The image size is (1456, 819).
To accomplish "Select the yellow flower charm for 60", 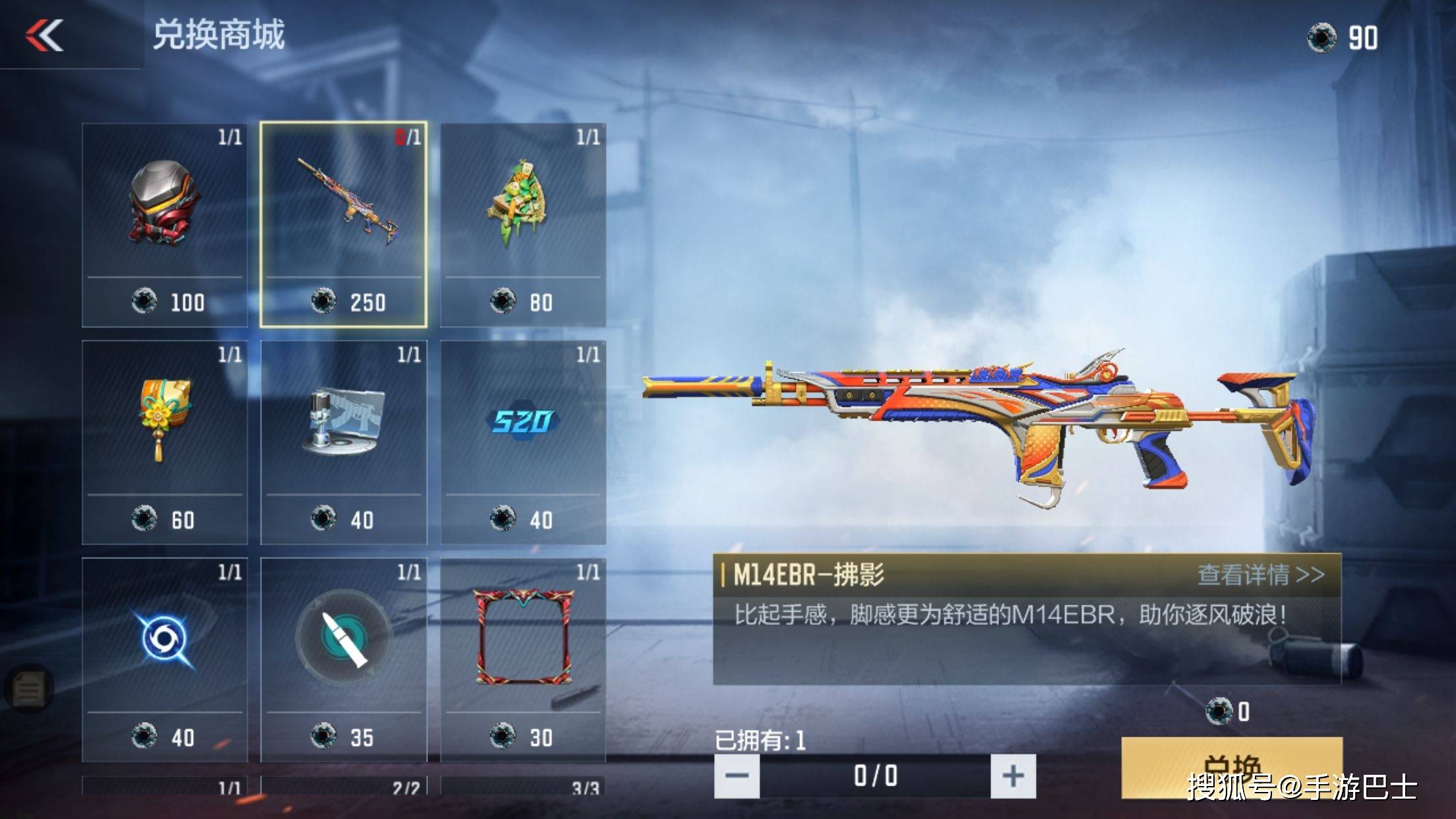I will tap(165, 442).
